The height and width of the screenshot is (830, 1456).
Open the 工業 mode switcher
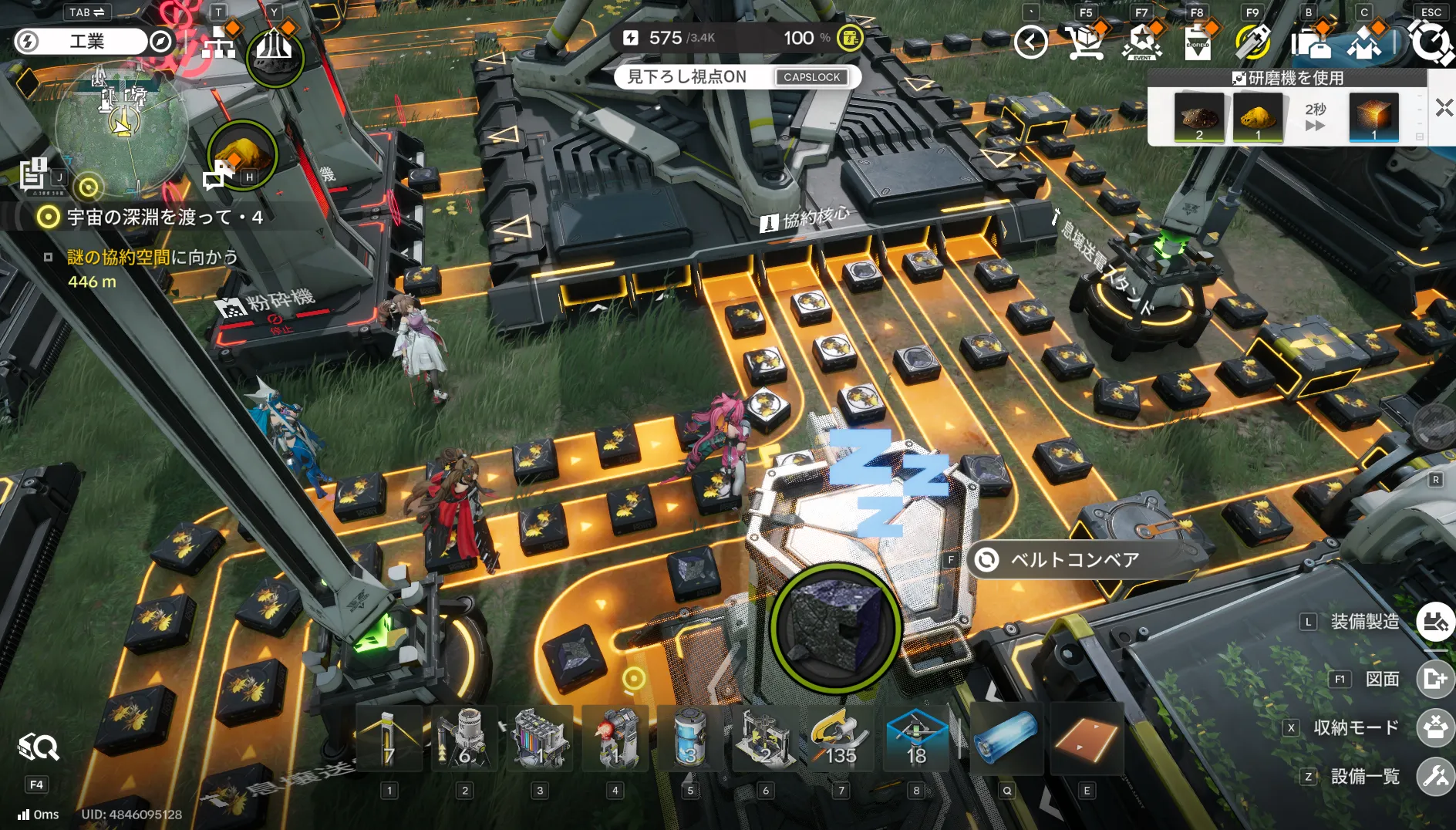coord(87,41)
